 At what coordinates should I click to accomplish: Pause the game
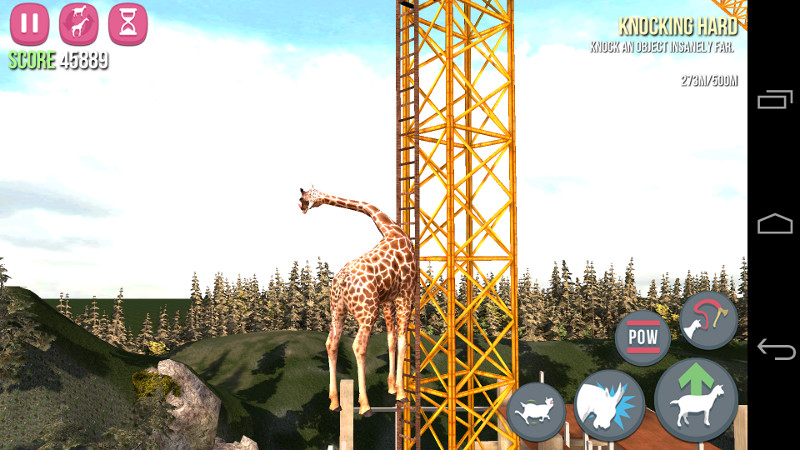coord(30,24)
